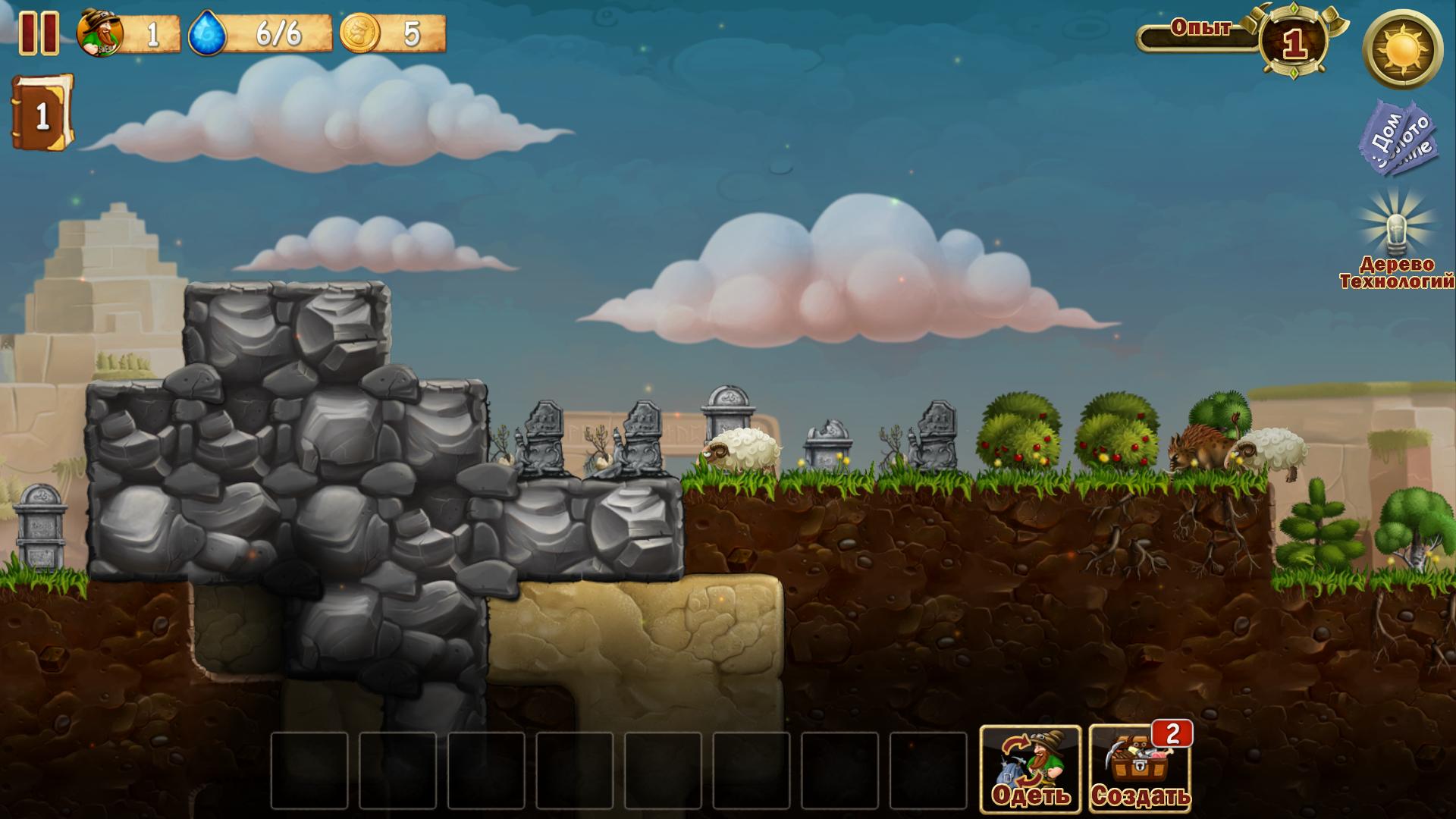Open the quest book with number 1

point(42,114)
